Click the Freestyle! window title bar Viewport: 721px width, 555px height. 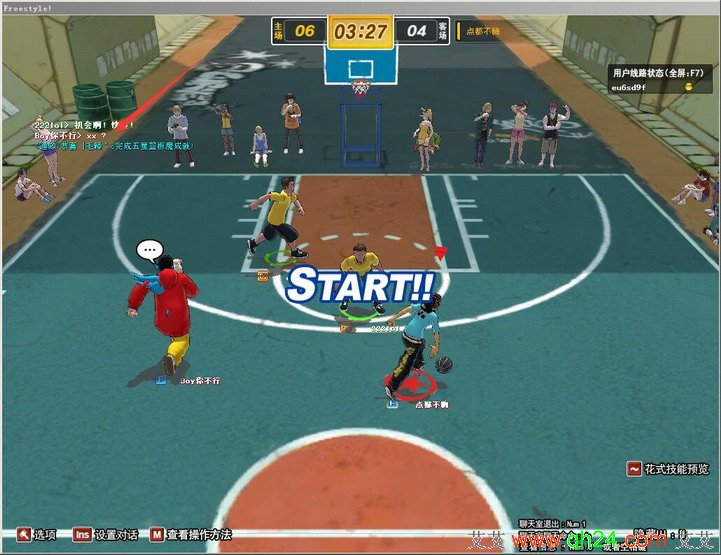coord(360,6)
